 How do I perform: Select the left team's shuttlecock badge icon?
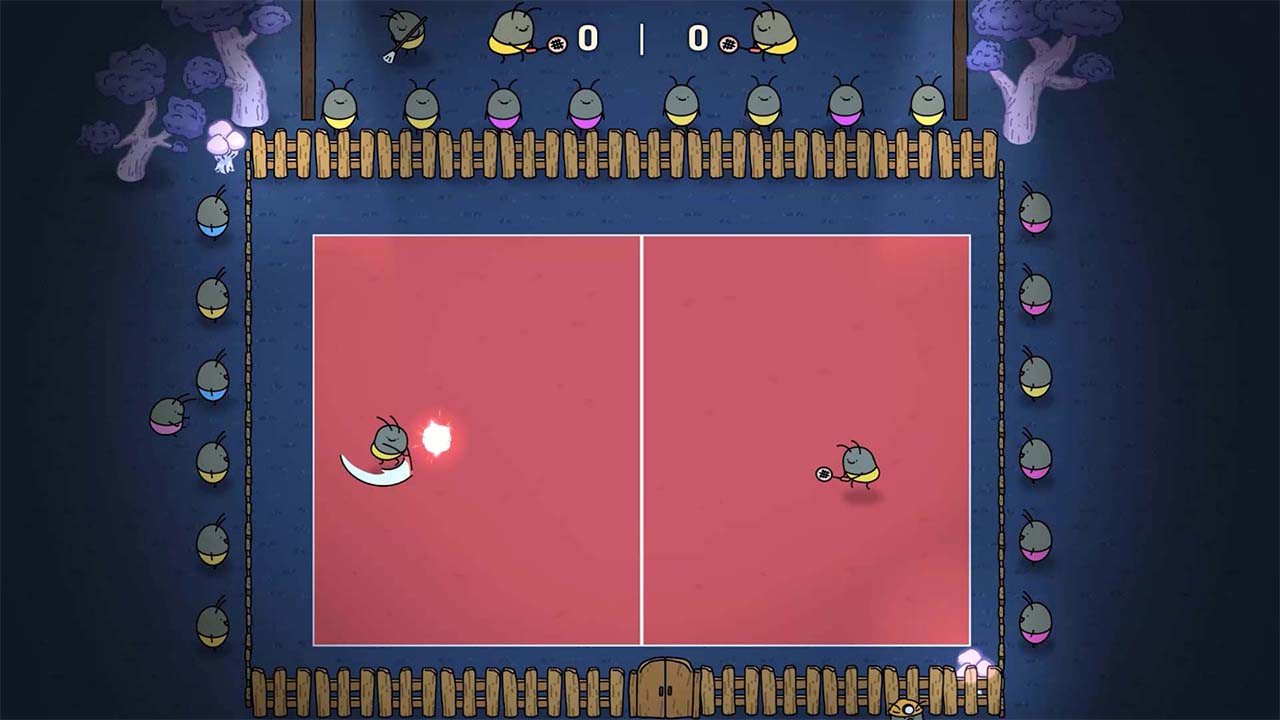(556, 45)
